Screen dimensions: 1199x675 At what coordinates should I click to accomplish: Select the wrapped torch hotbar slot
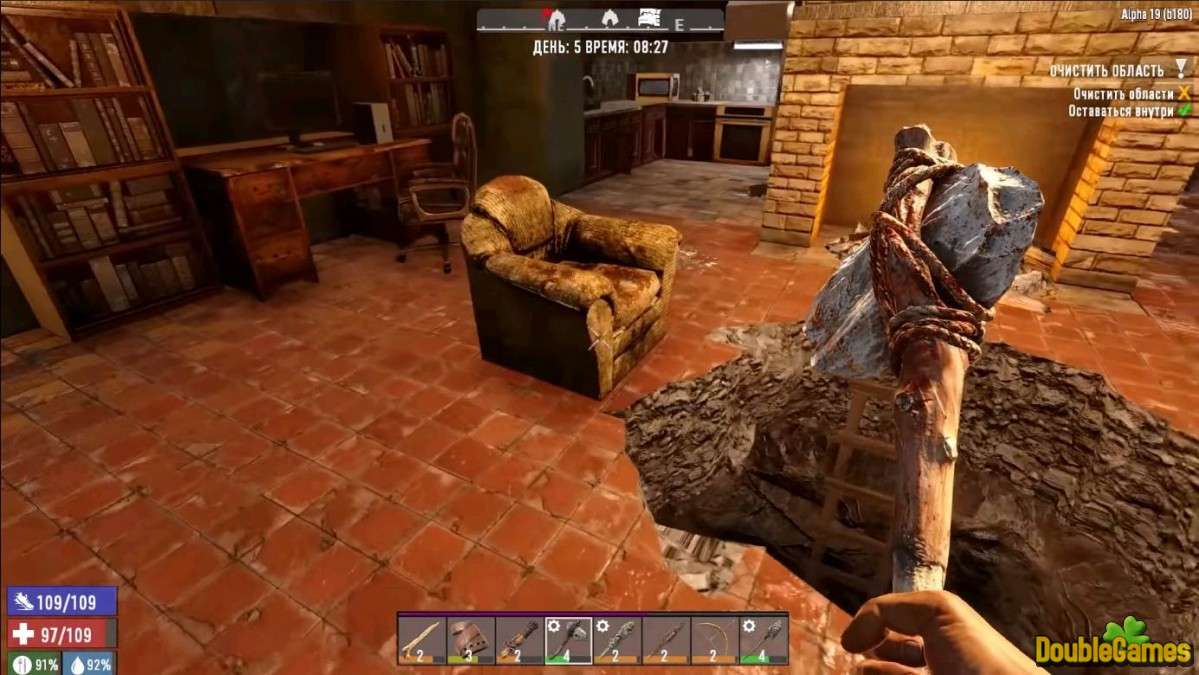pyautogui.click(x=520, y=639)
